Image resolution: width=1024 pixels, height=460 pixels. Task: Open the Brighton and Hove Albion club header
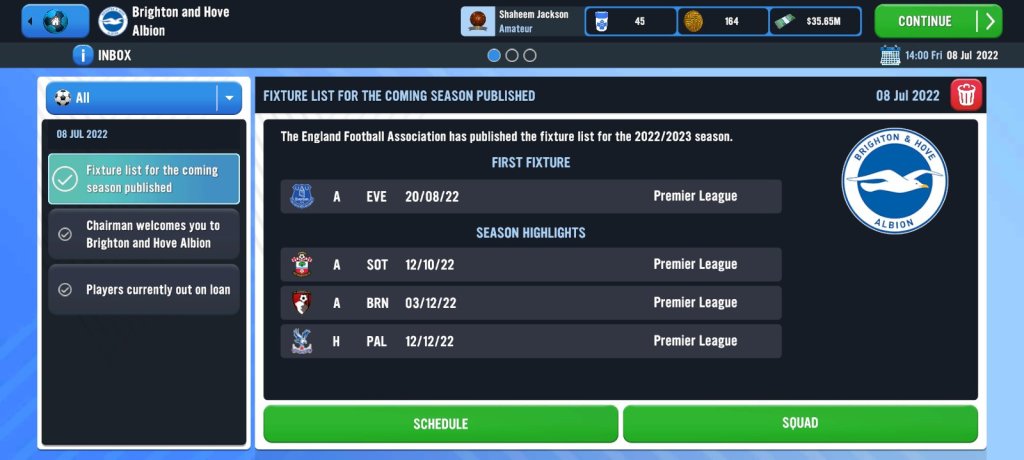point(165,21)
